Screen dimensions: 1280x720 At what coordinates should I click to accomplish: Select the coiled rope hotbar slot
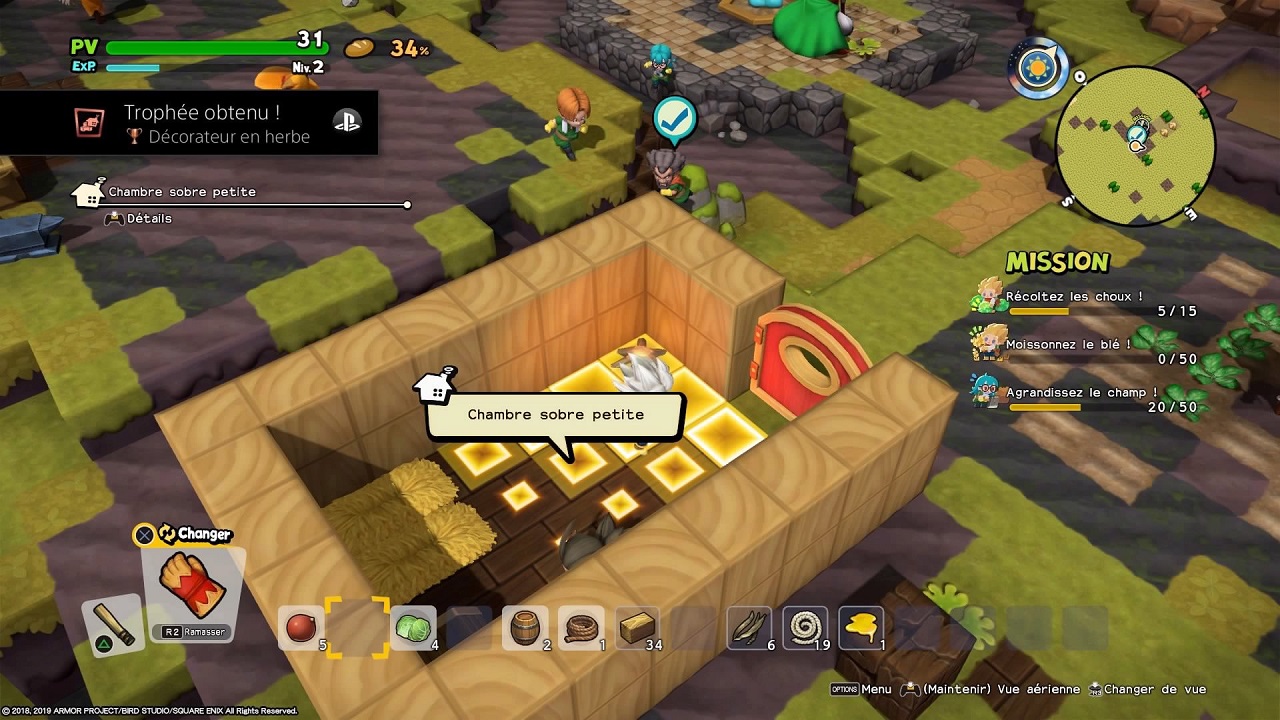tap(805, 628)
